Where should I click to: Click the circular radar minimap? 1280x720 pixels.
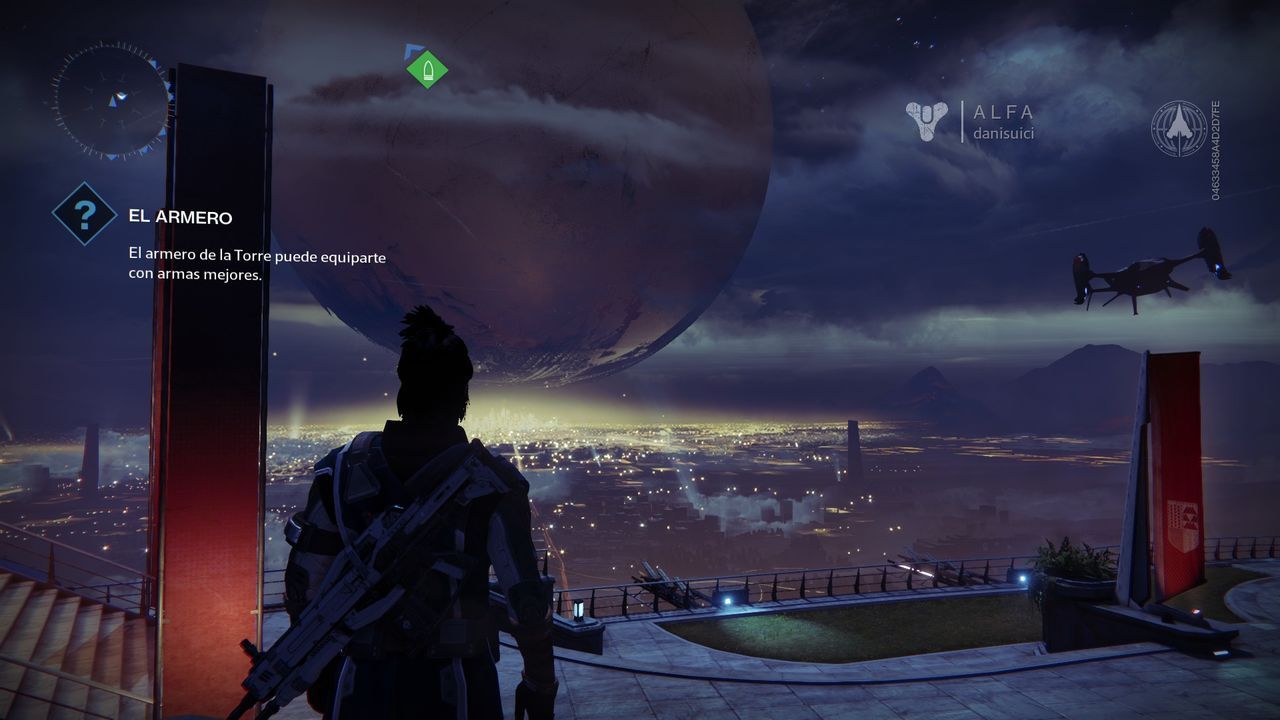pos(113,99)
